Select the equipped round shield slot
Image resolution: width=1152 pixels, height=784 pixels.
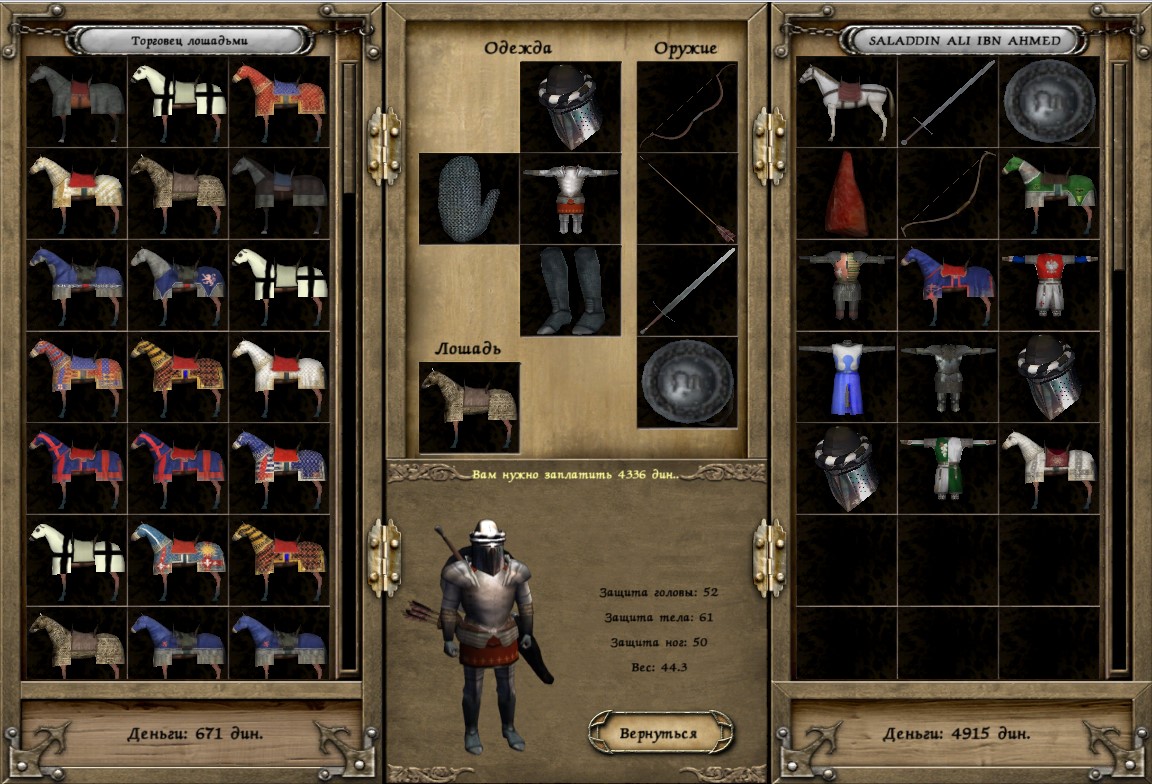click(x=686, y=381)
